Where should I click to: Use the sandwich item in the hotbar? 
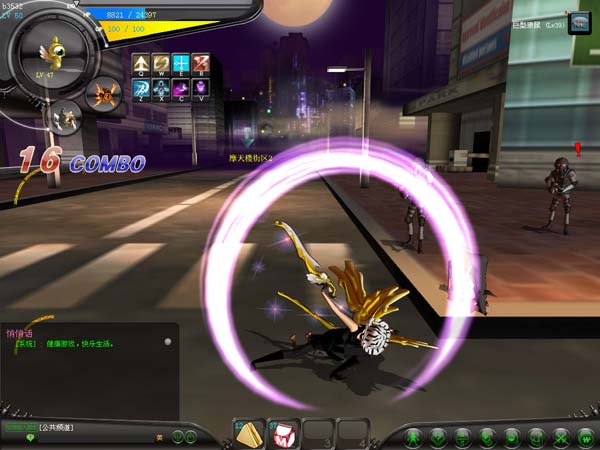pyautogui.click(x=249, y=433)
